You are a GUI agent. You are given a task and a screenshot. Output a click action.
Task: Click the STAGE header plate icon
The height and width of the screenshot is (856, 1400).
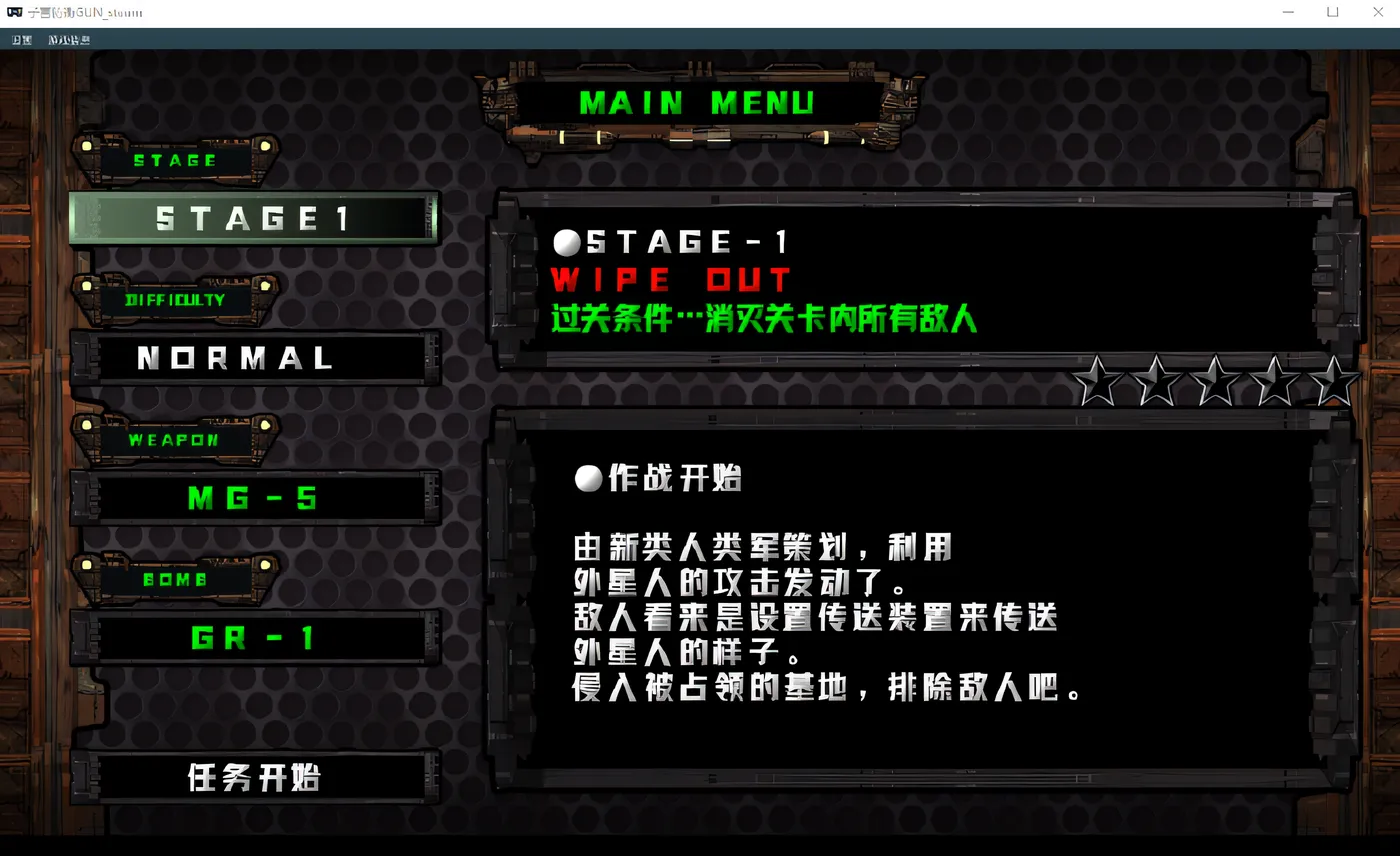pos(175,160)
